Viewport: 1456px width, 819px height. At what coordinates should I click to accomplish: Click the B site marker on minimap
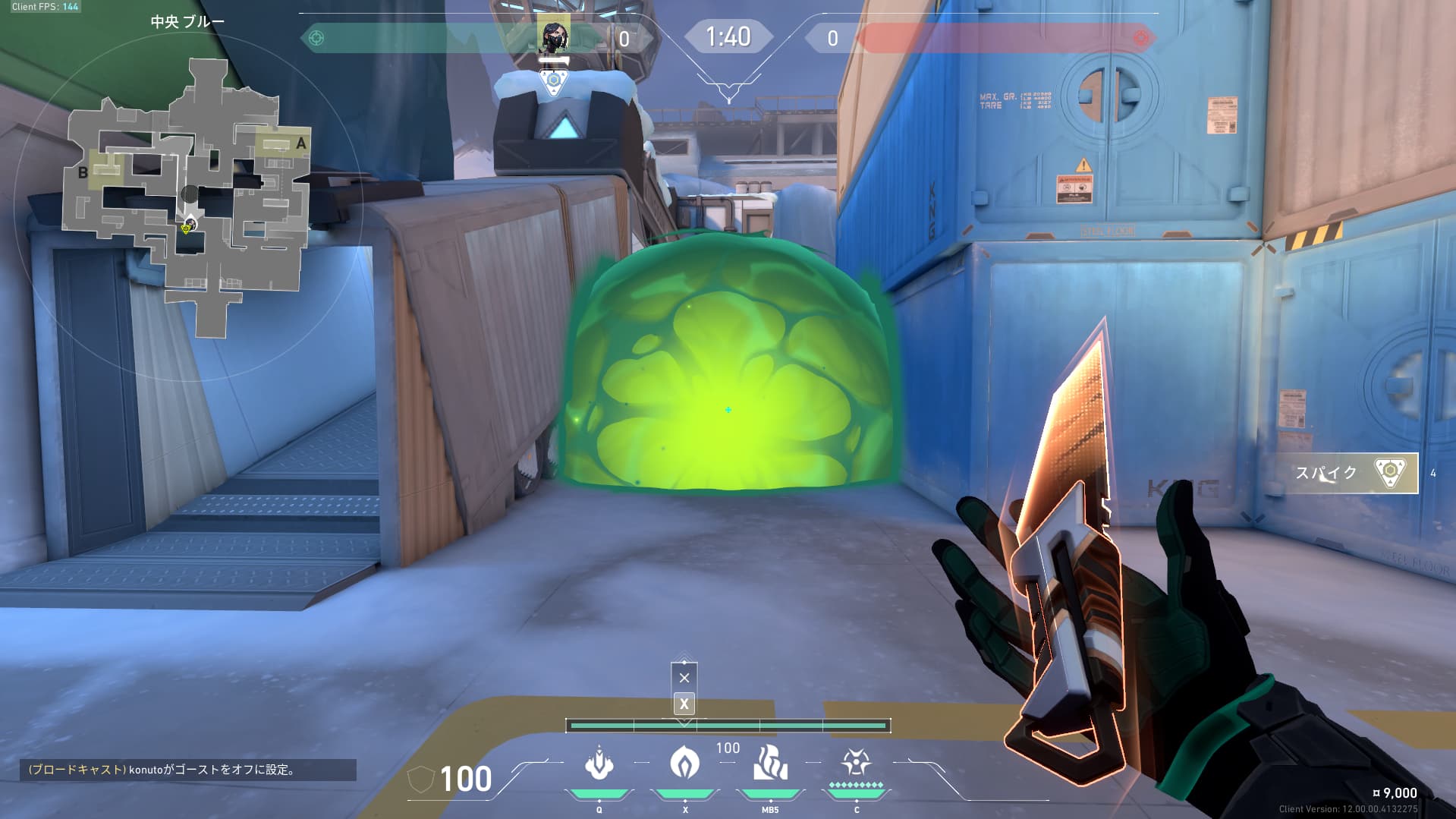[x=83, y=172]
